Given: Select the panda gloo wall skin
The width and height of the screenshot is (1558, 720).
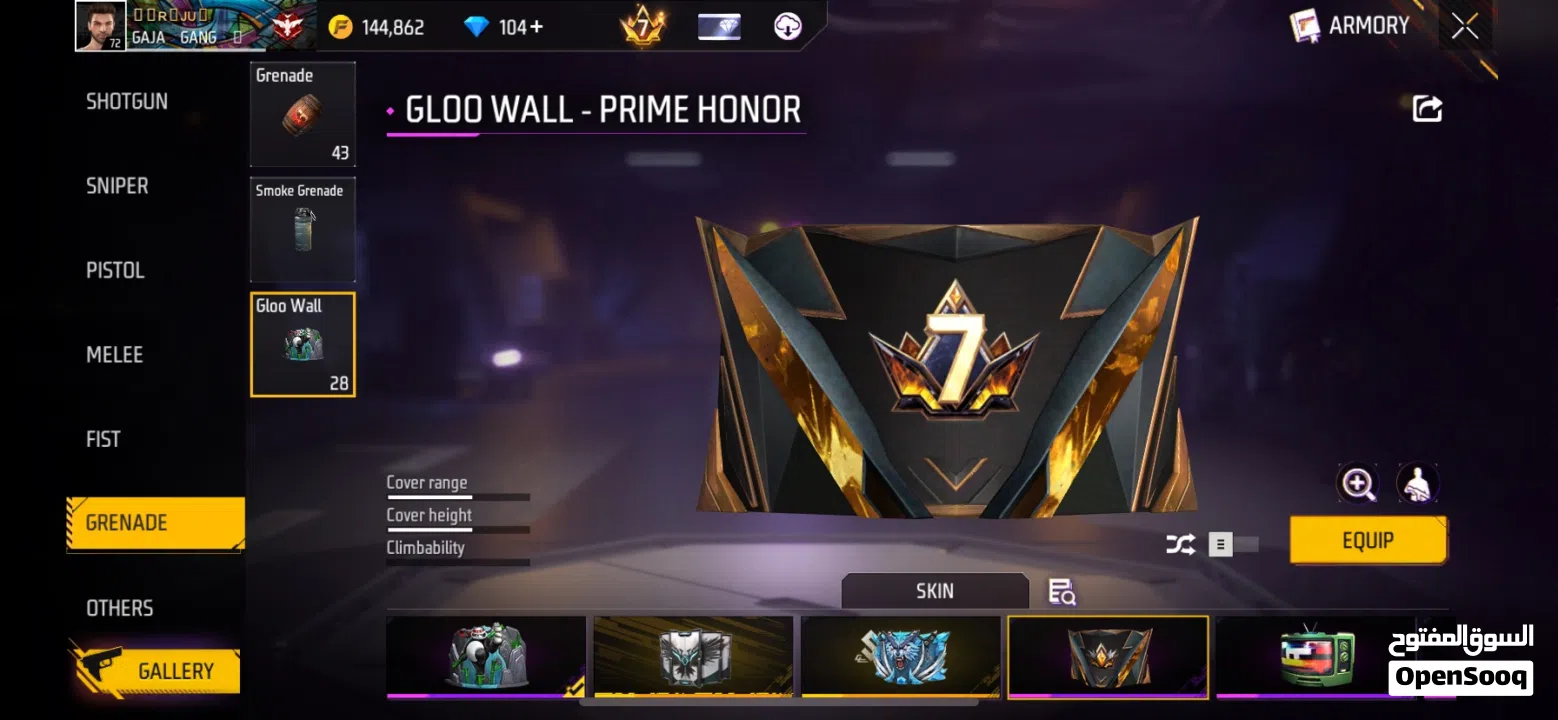Looking at the screenshot, I should click(x=486, y=657).
